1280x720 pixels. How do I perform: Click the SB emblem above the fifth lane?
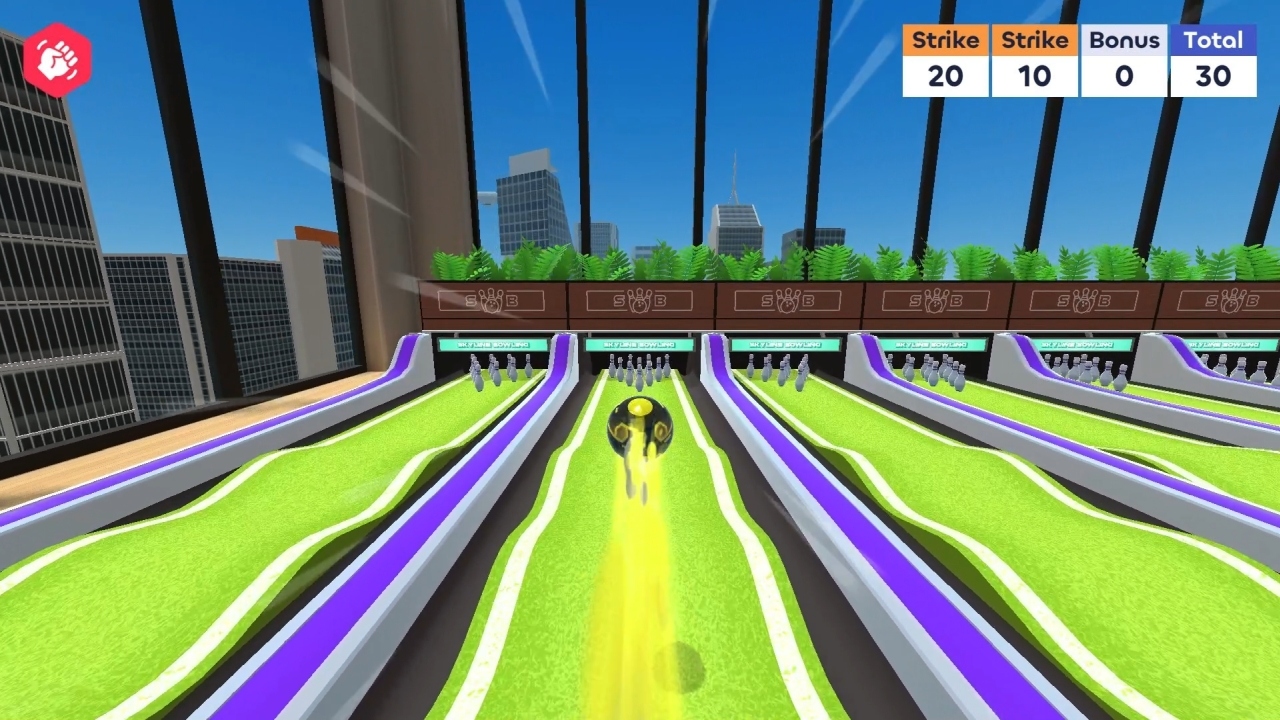click(x=1084, y=300)
